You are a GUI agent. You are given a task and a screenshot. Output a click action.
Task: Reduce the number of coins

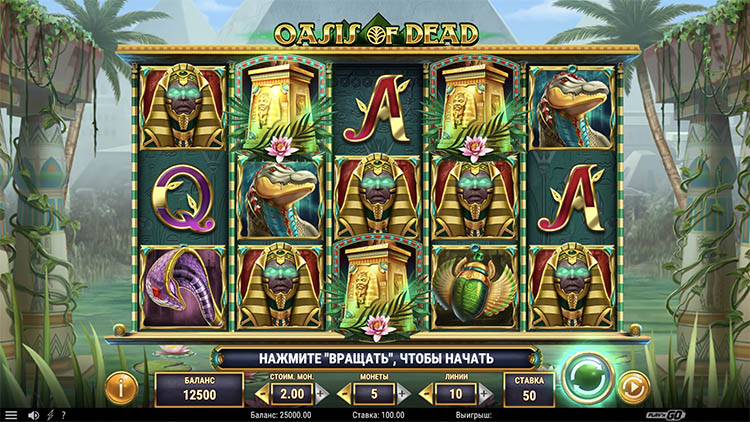pos(345,394)
